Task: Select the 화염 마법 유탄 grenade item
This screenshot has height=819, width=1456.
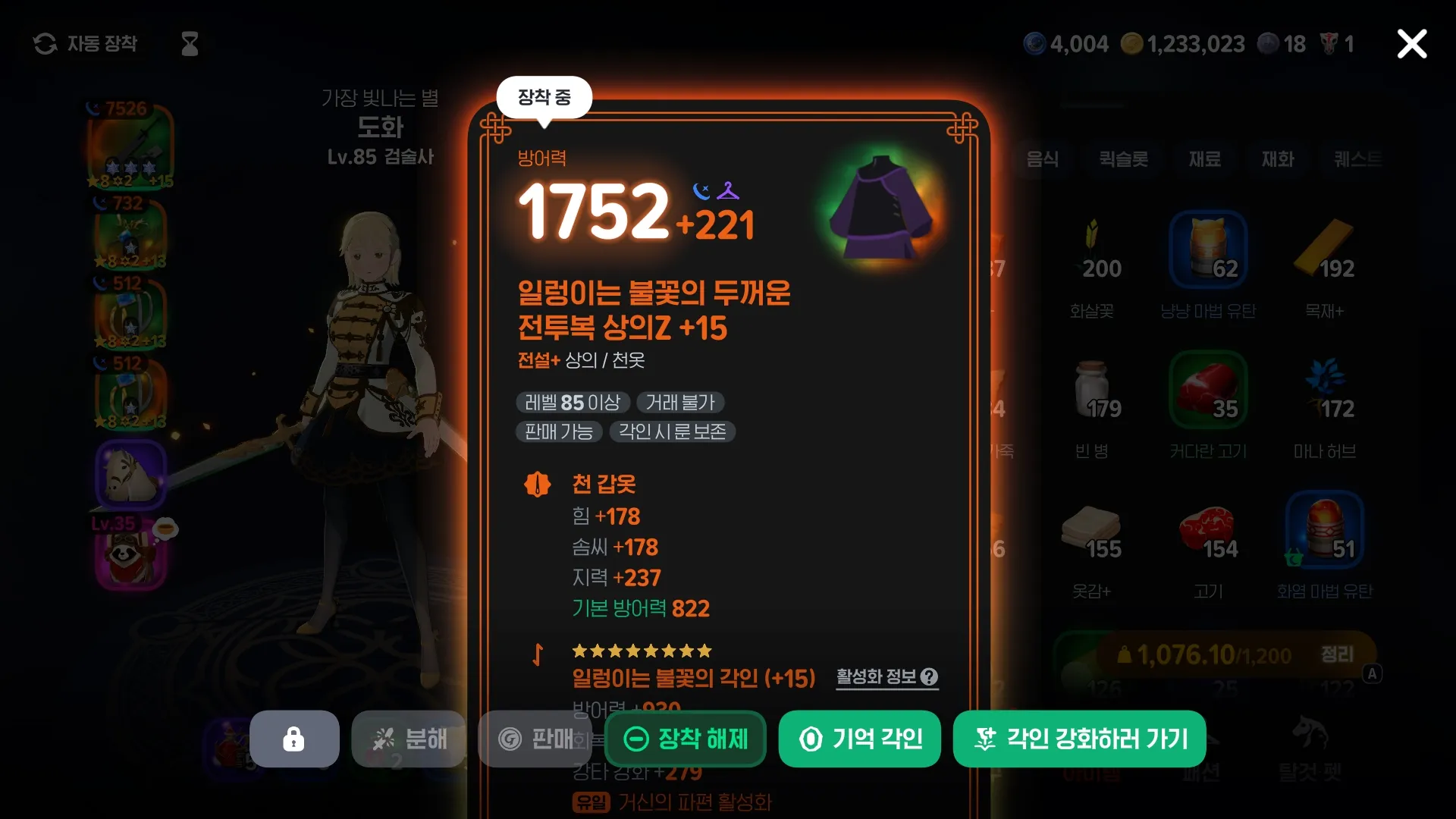Action: pyautogui.click(x=1325, y=531)
